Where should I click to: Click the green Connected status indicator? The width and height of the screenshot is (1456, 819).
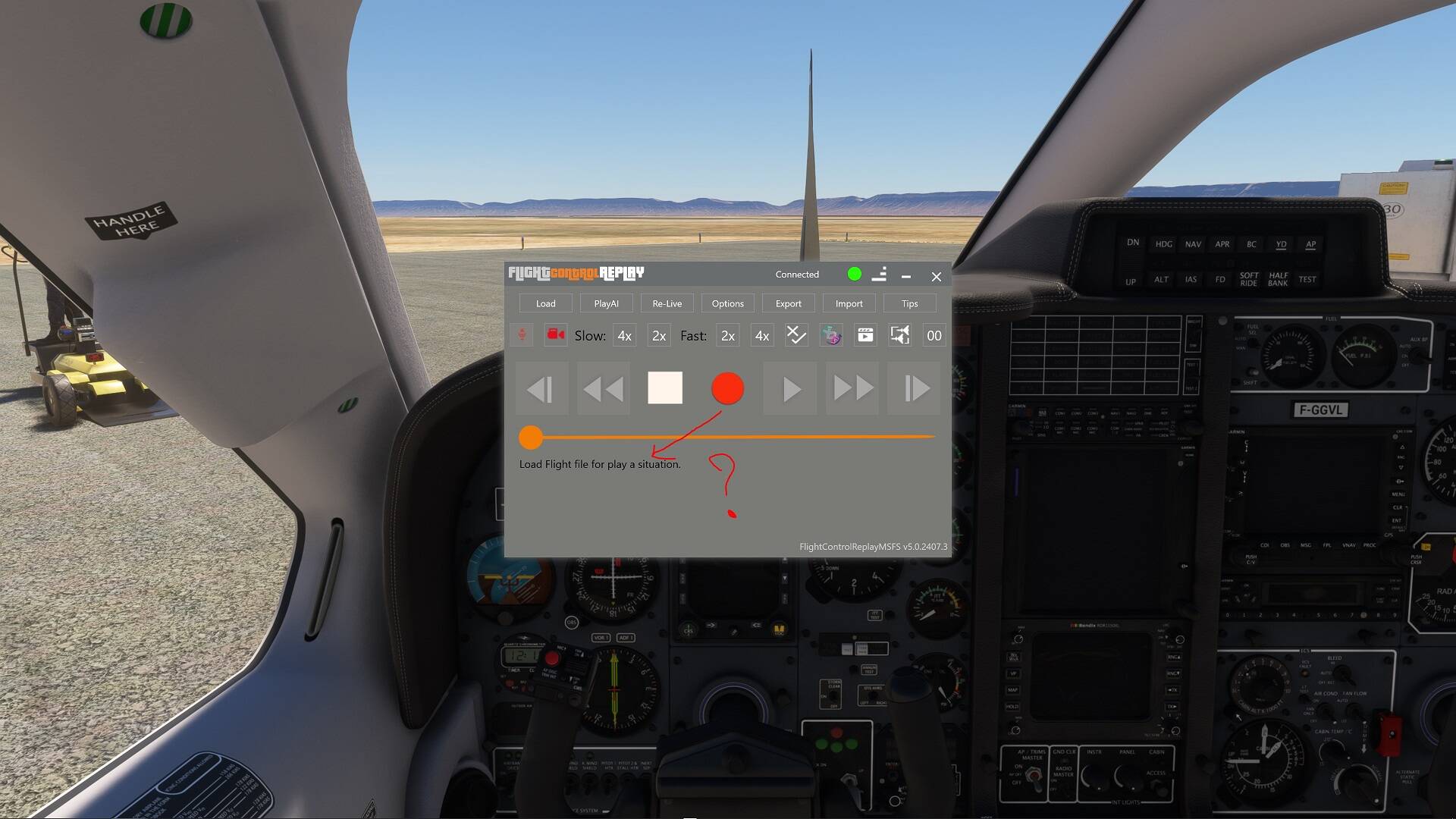(854, 275)
